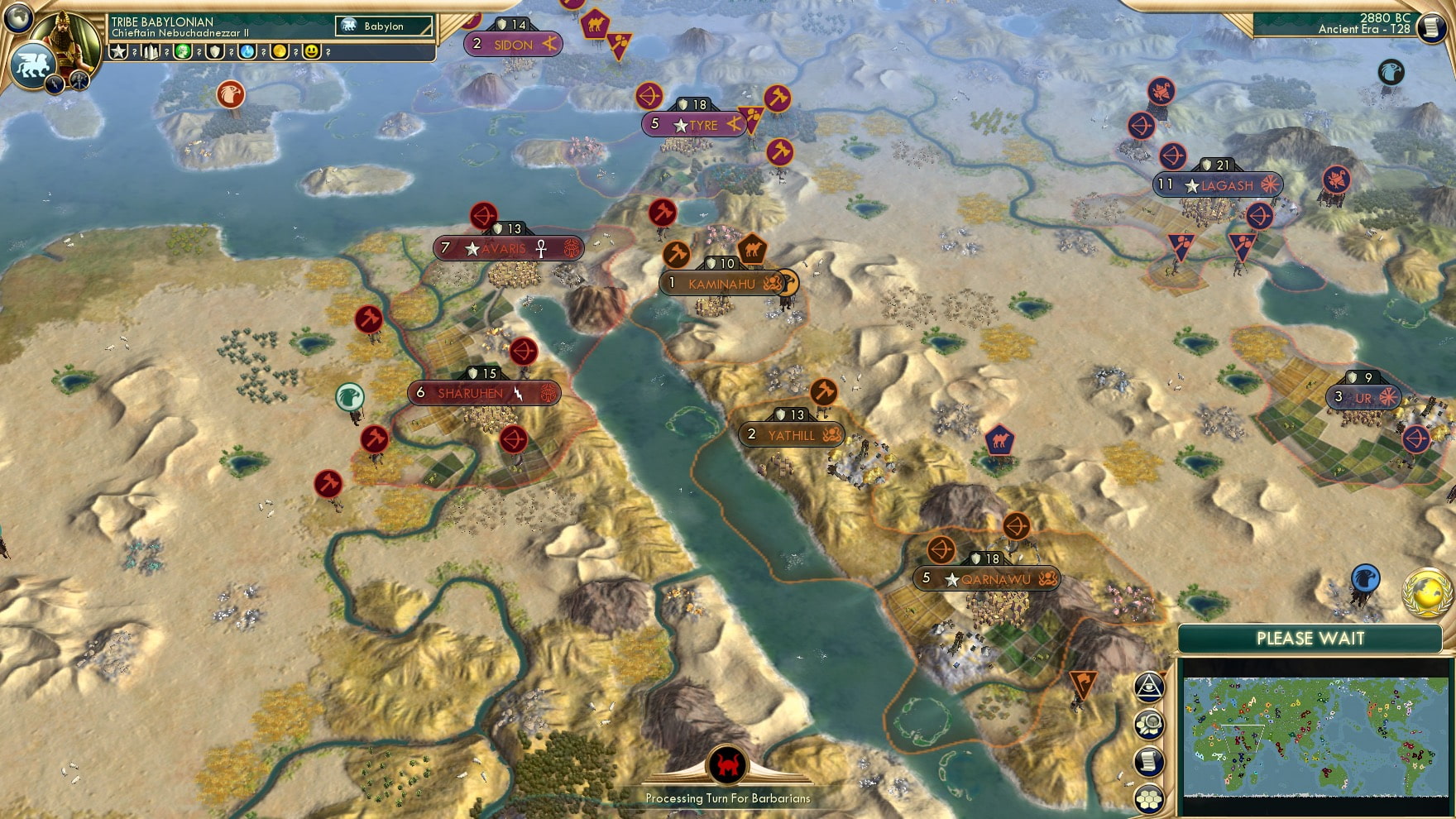Click the silver star score icon
The width and height of the screenshot is (1456, 819).
coord(118,52)
